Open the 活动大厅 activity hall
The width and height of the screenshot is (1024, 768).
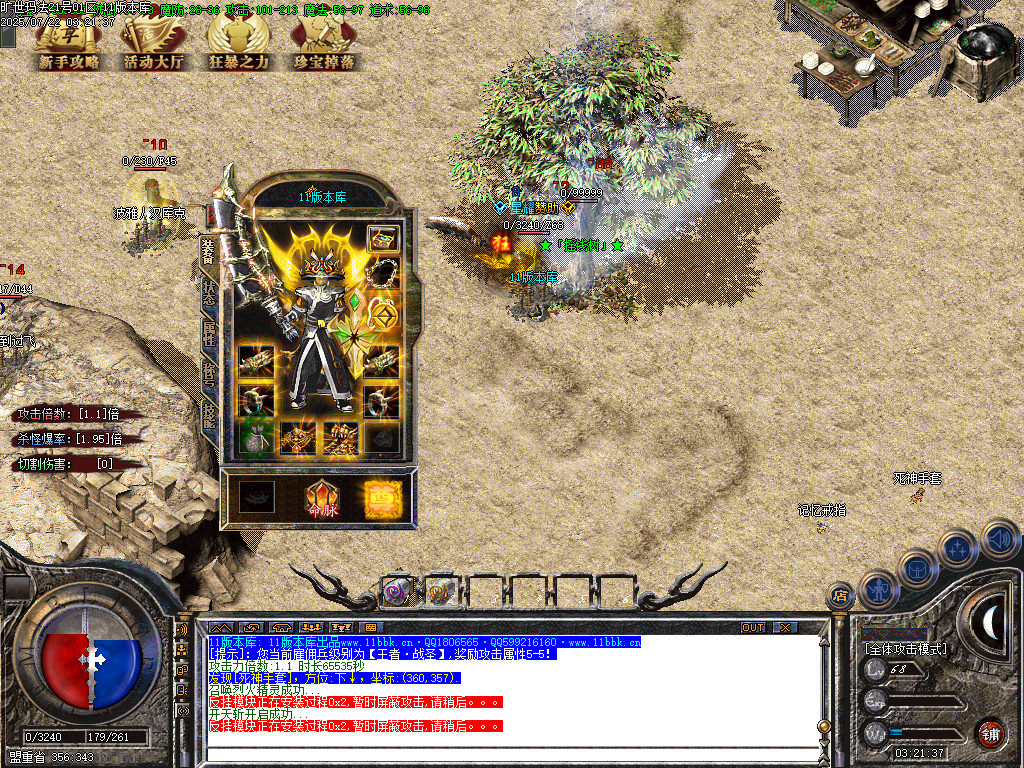(154, 45)
